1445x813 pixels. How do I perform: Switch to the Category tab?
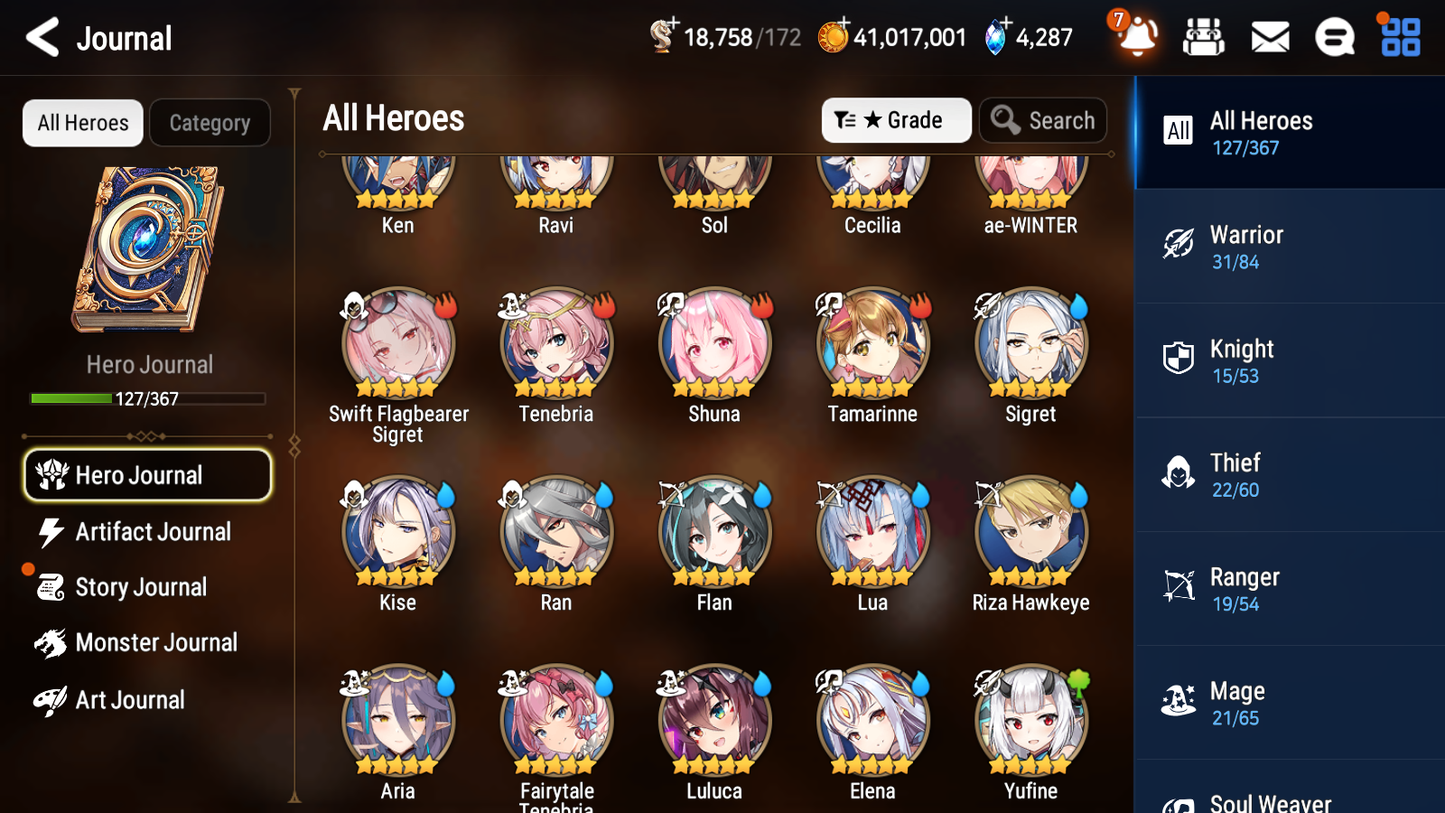click(x=210, y=122)
